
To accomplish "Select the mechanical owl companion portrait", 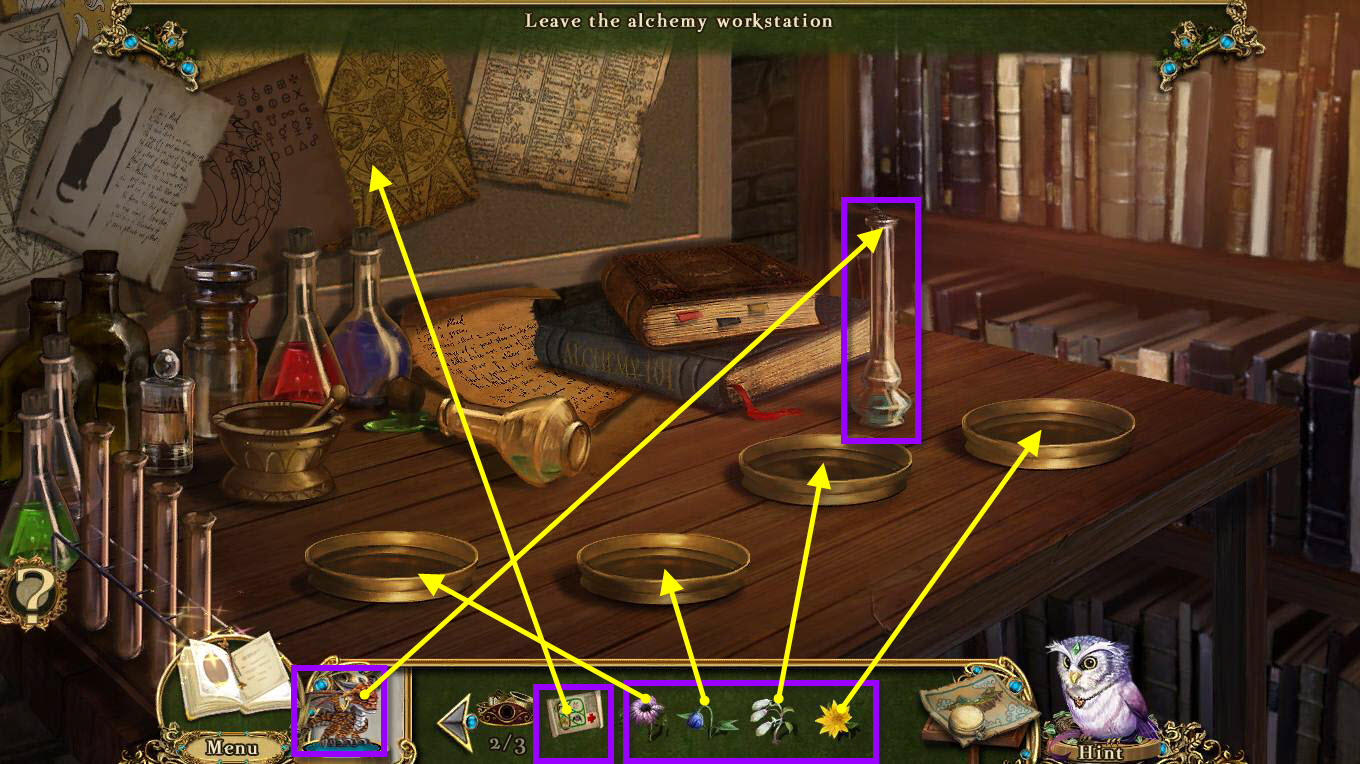I will coord(340,711).
